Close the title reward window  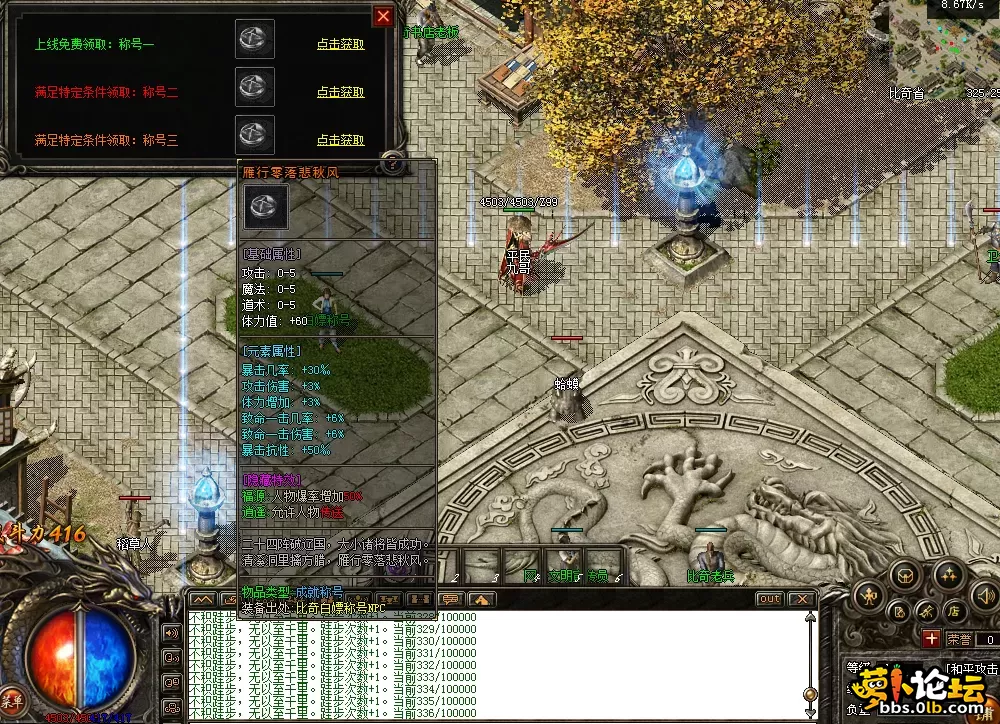click(x=383, y=16)
